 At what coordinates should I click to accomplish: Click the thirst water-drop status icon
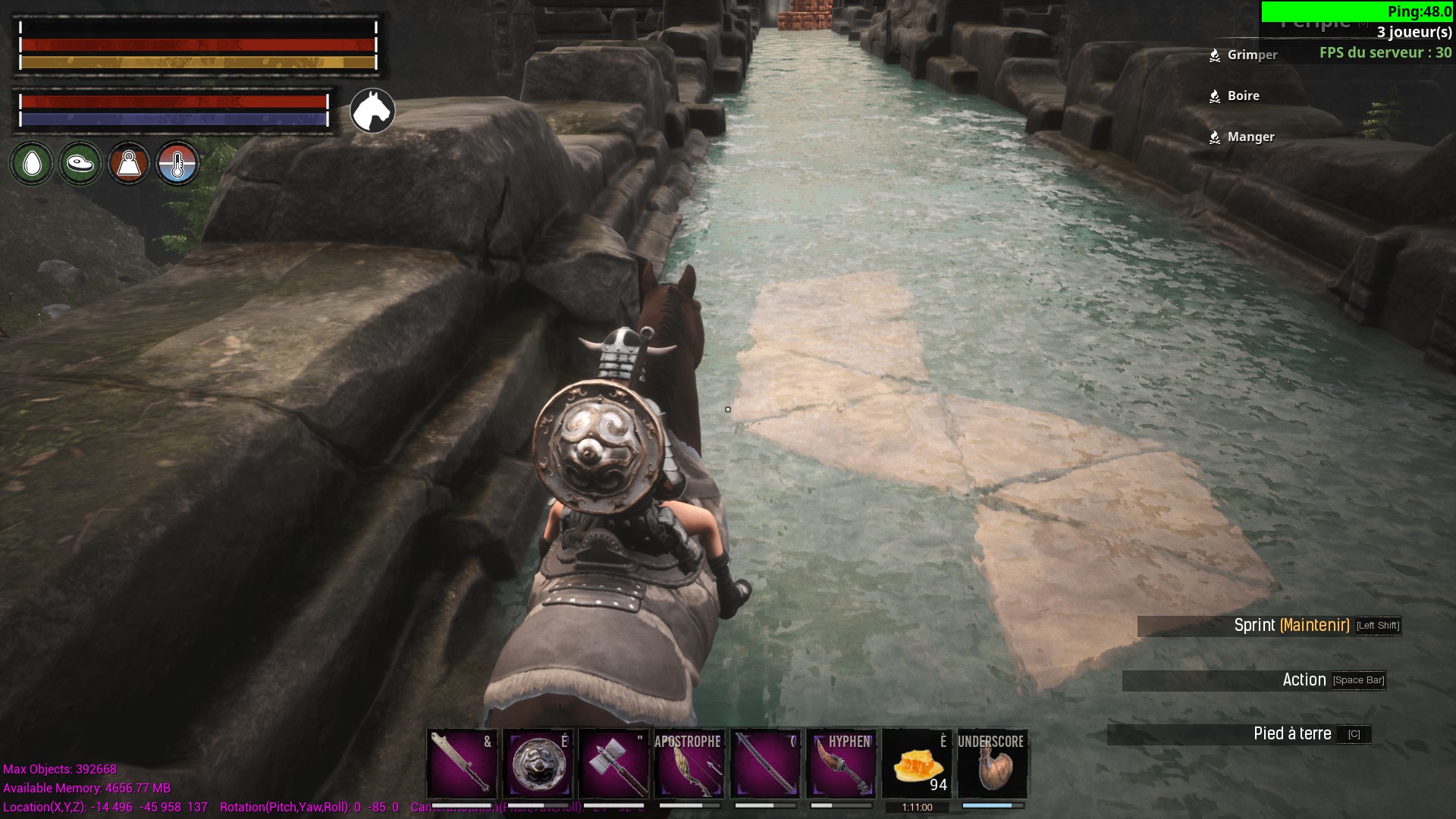(31, 163)
